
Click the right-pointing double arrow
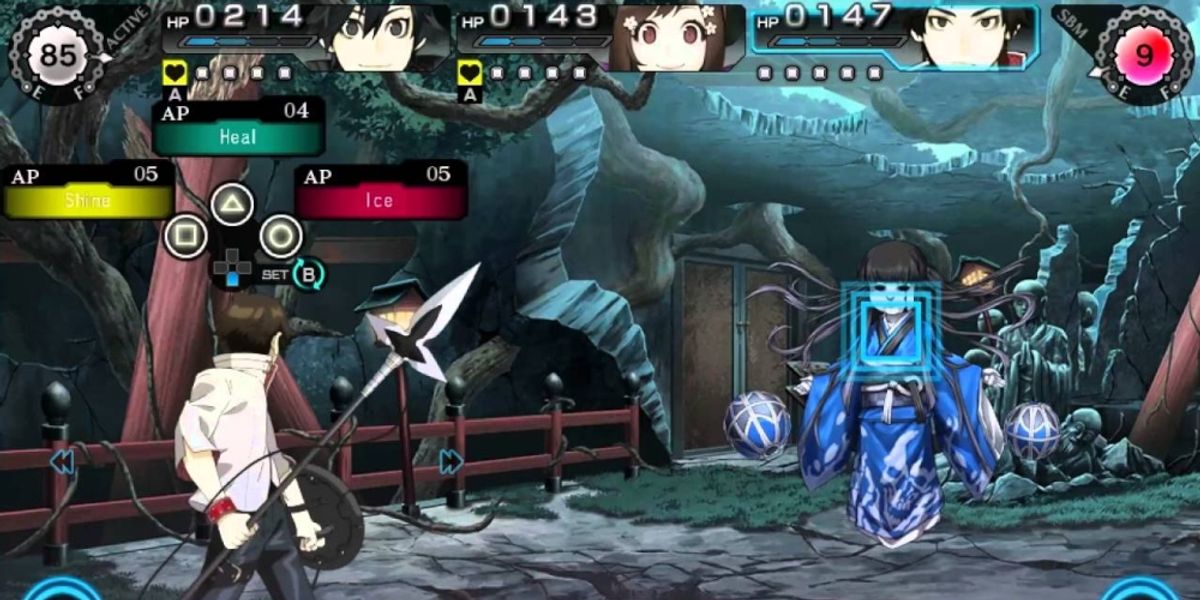pyautogui.click(x=451, y=461)
